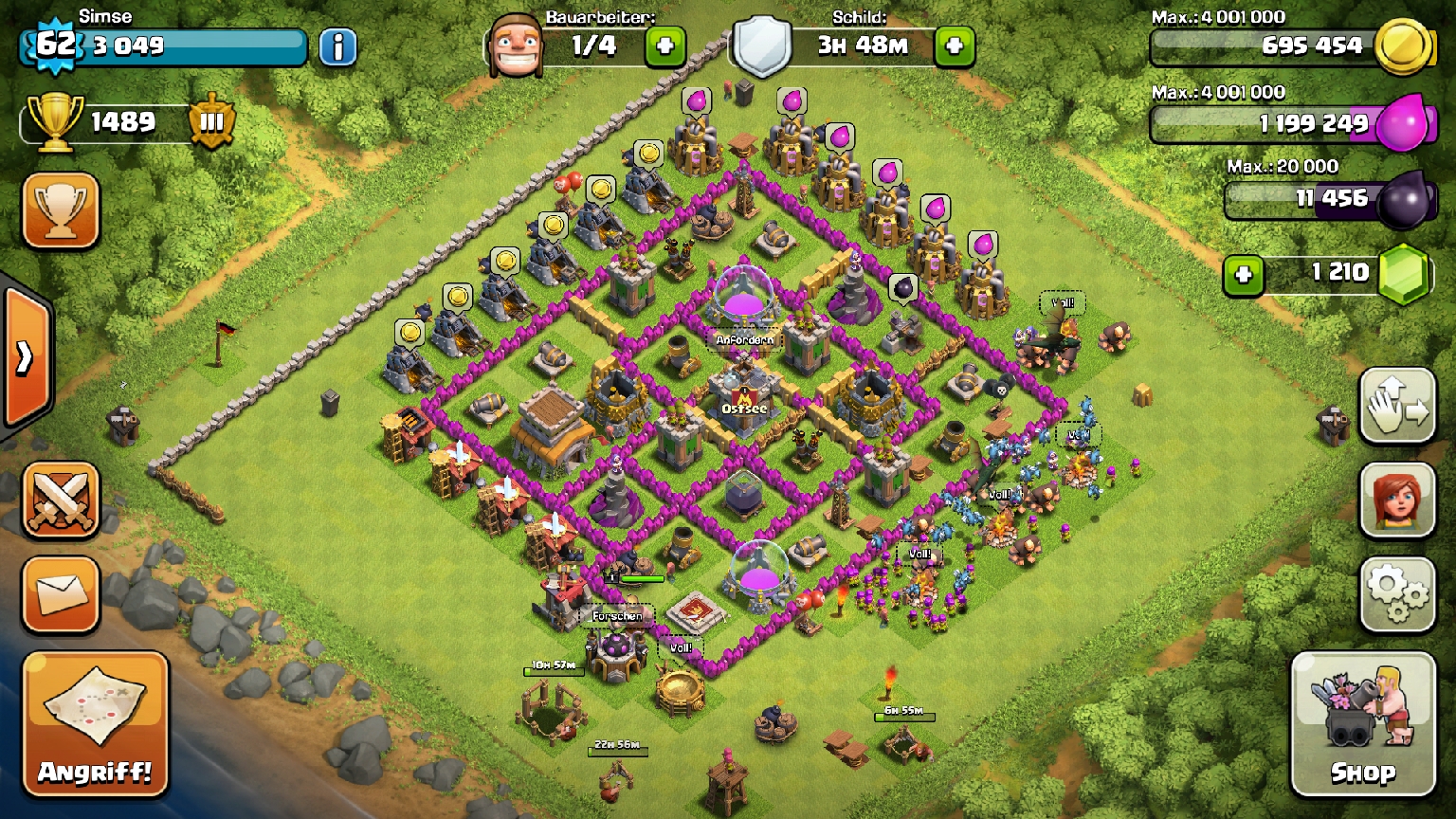The height and width of the screenshot is (819, 1456).
Task: Expand the orange side arrow panel
Action: (25, 357)
